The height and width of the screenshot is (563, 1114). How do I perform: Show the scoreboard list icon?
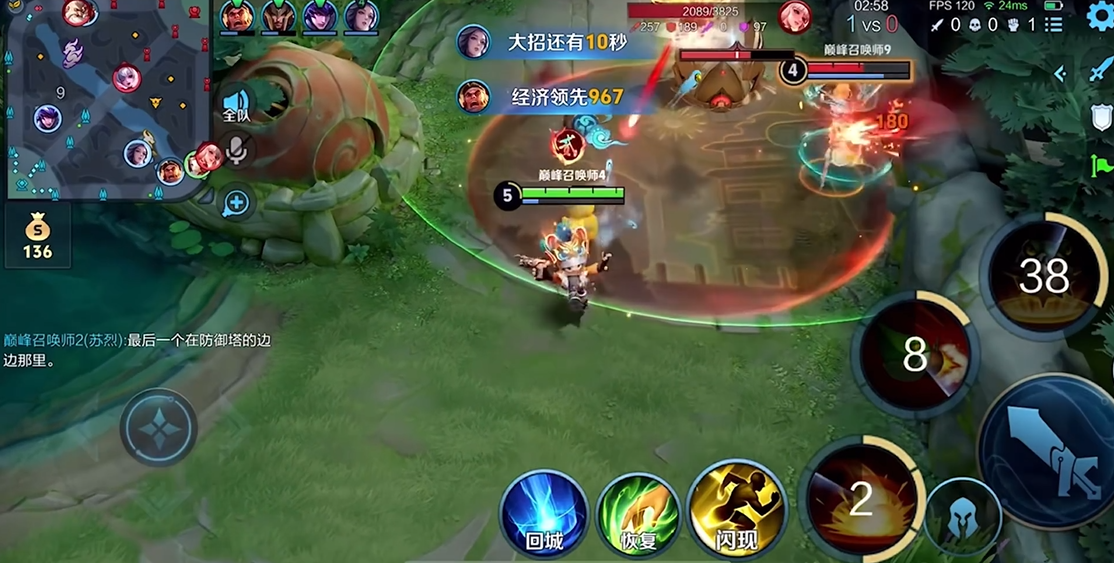pyautogui.click(x=1053, y=24)
